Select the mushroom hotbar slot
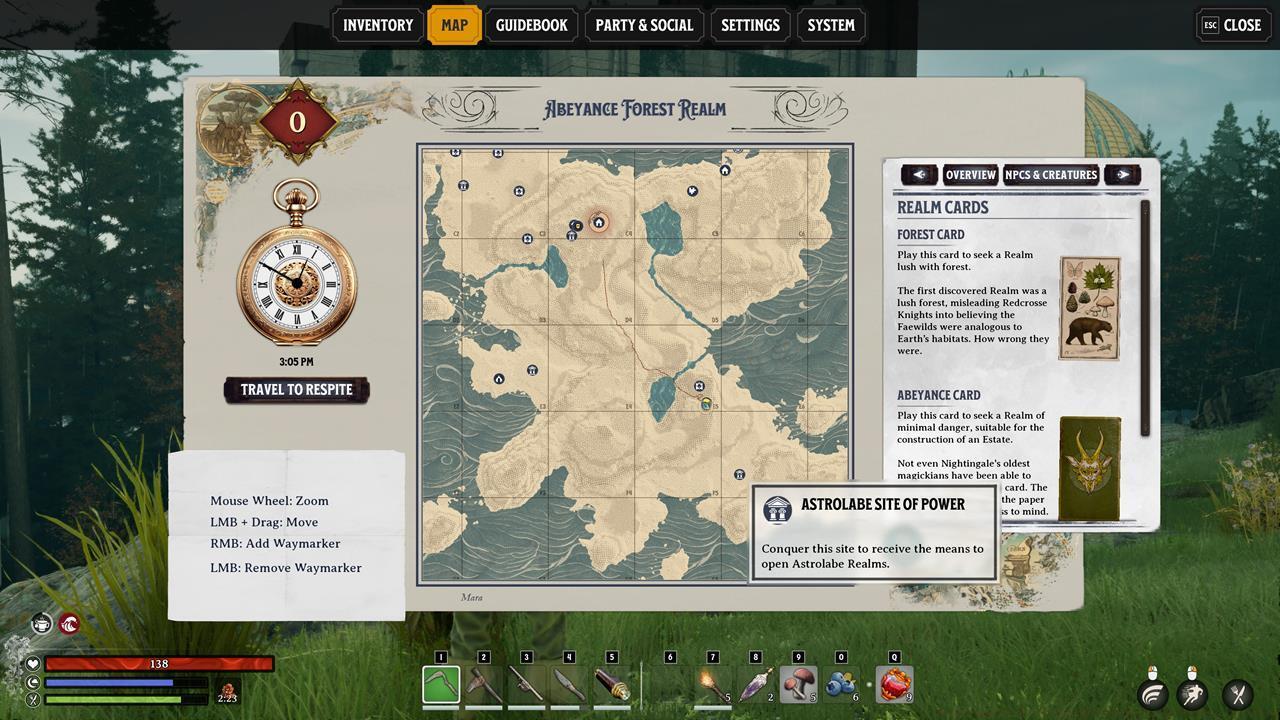Screen dimensions: 1280x720 coord(798,685)
